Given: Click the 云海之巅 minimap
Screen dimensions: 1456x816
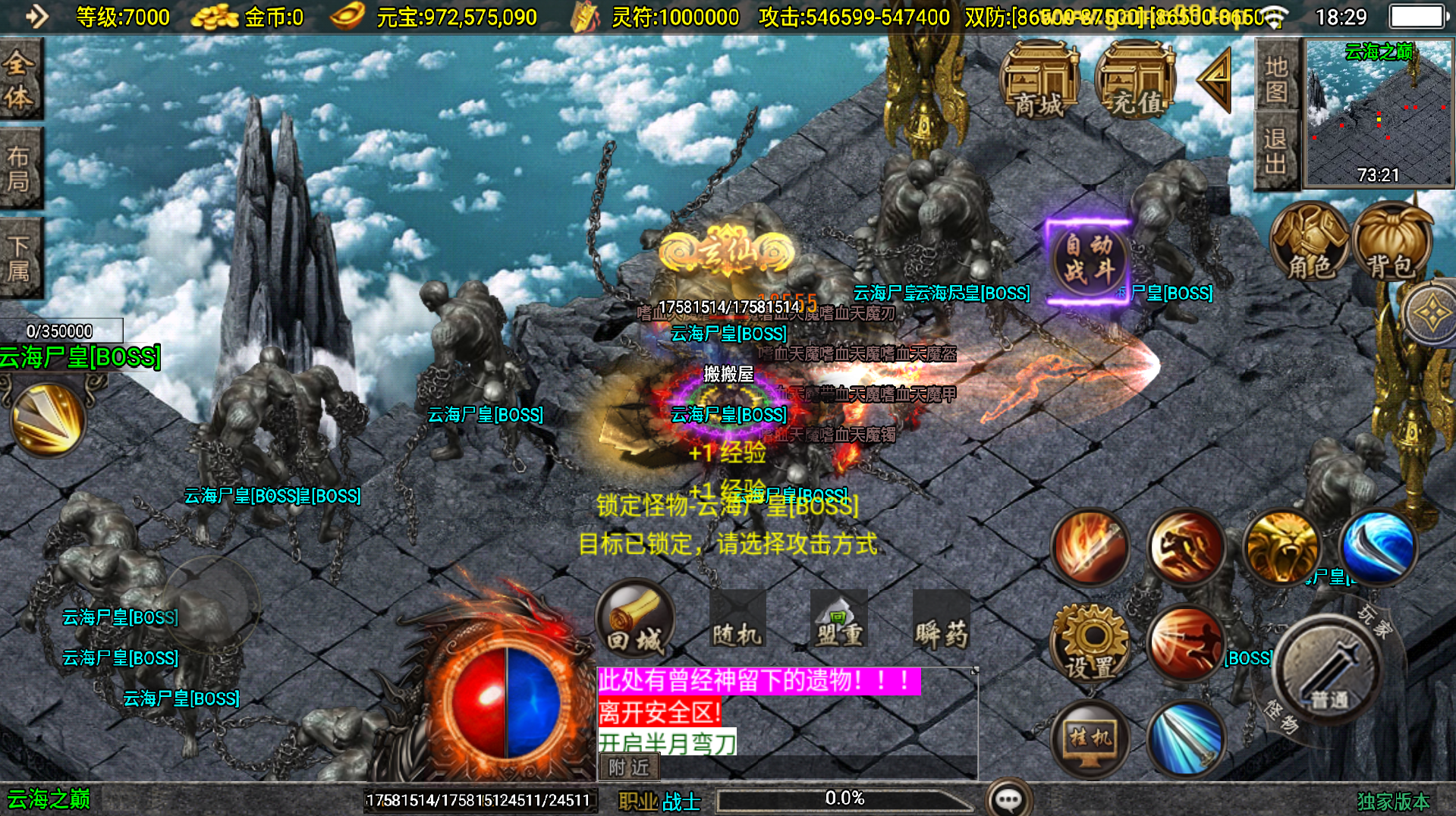Looking at the screenshot, I should [1378, 112].
